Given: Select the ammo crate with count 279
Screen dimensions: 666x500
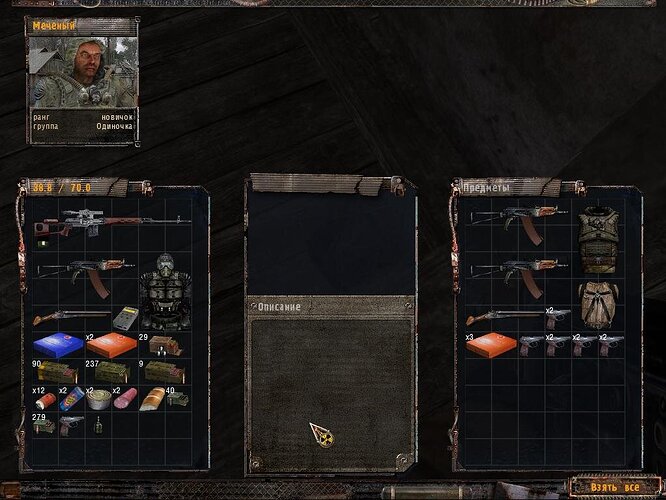Looking at the screenshot, I should click(43, 424).
